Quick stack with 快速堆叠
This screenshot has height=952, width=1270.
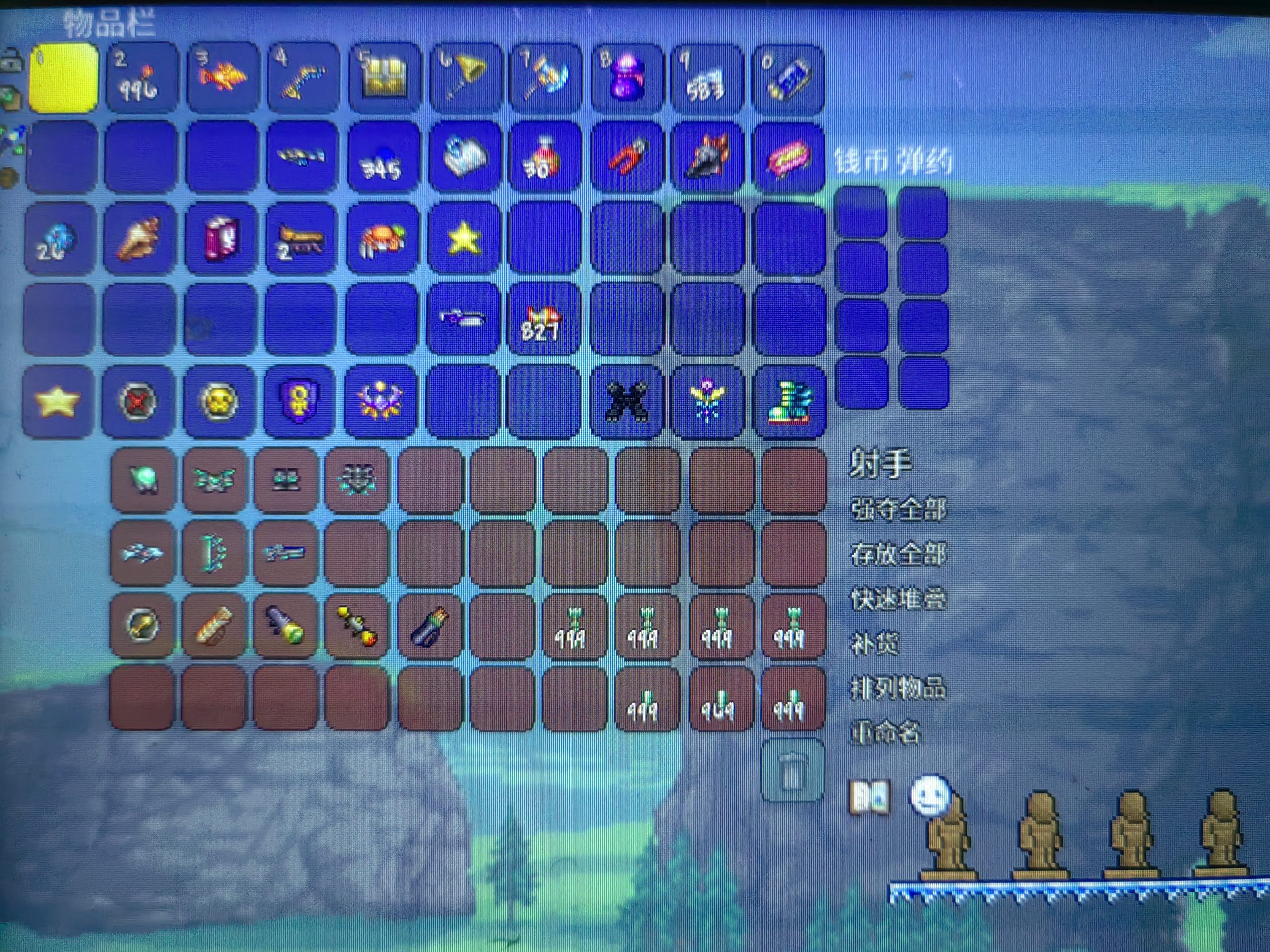(898, 599)
